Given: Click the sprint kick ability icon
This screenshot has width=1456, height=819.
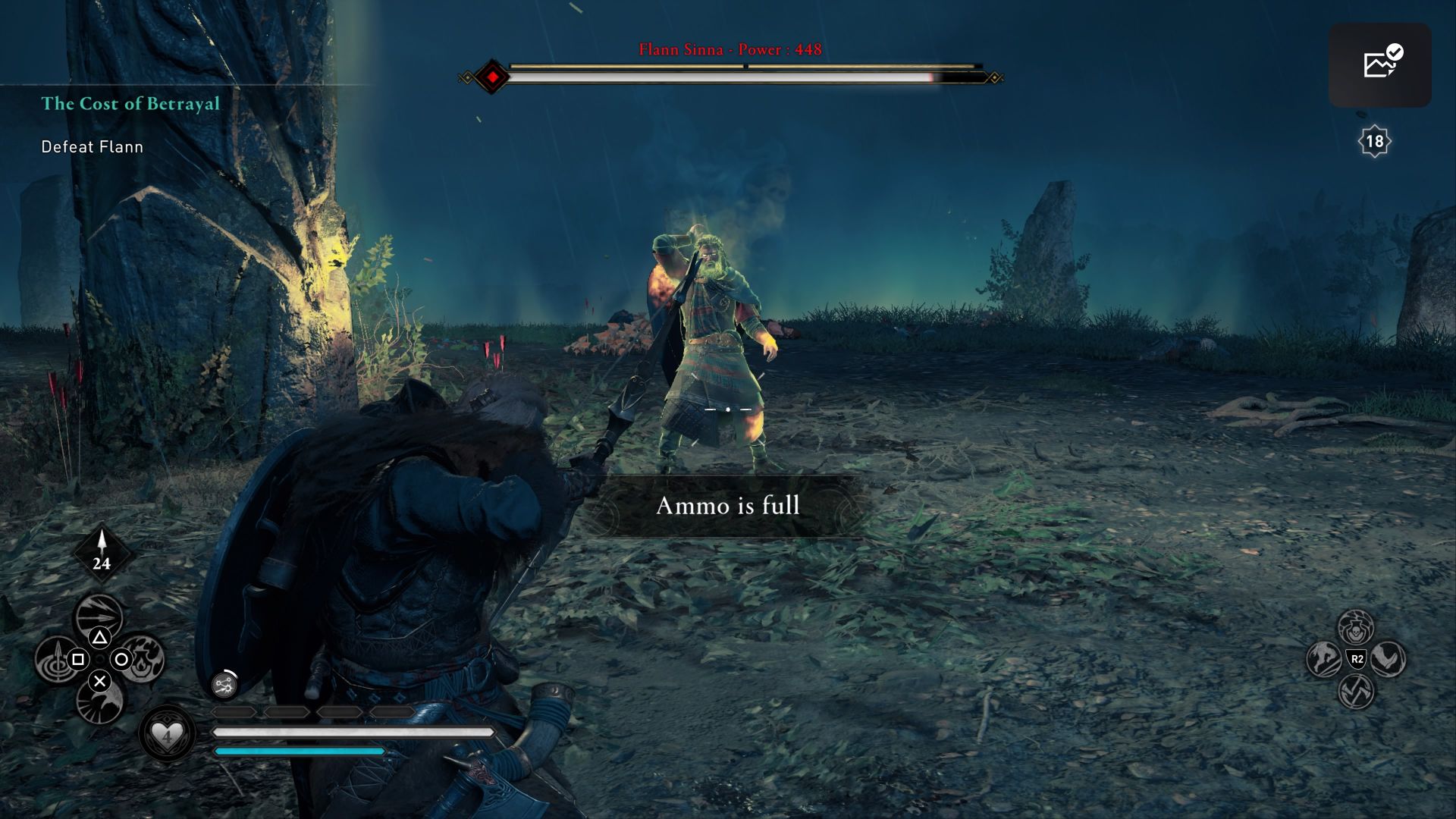Looking at the screenshot, I should 1389,659.
